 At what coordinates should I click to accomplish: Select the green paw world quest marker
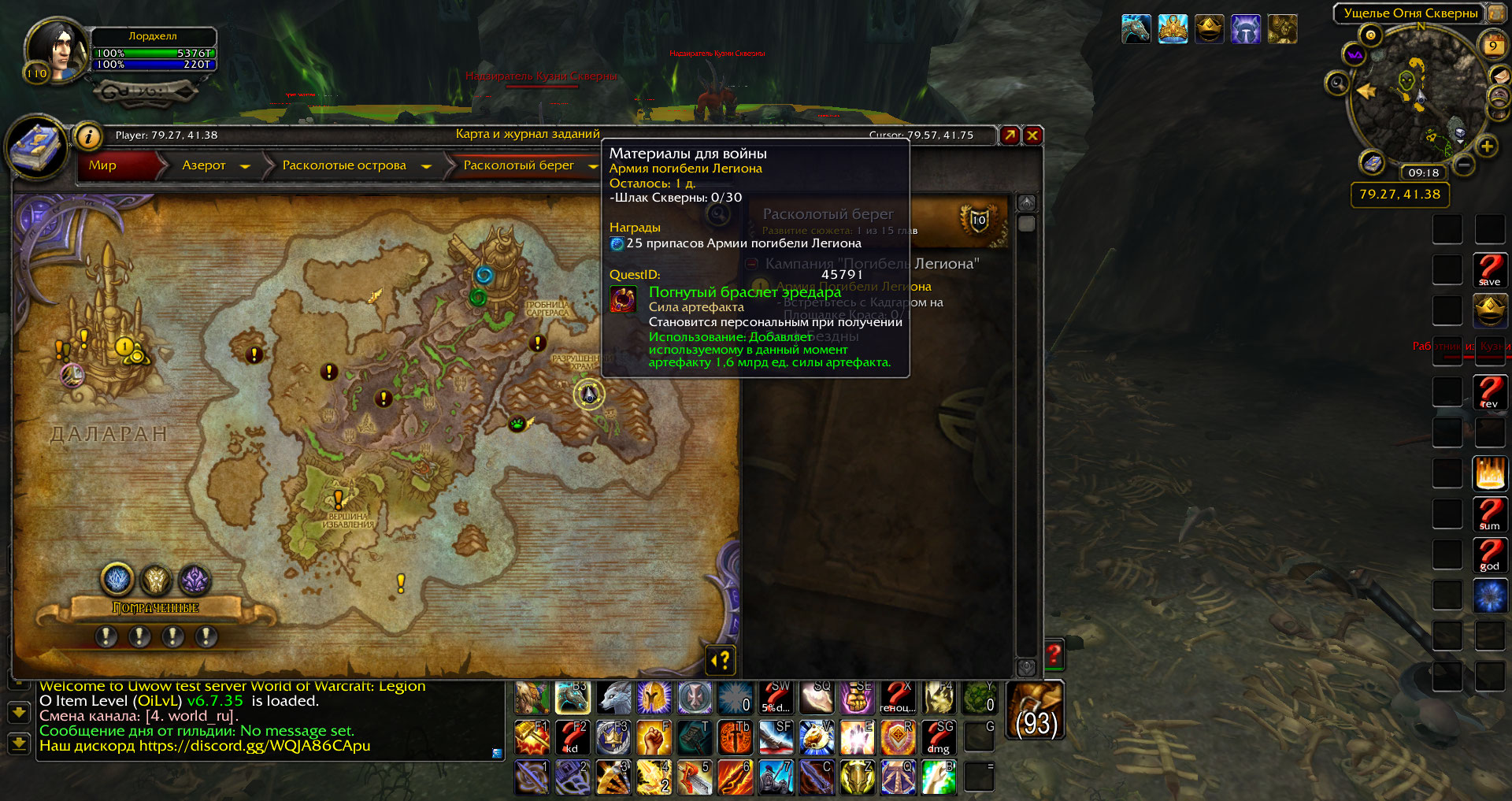point(517,424)
